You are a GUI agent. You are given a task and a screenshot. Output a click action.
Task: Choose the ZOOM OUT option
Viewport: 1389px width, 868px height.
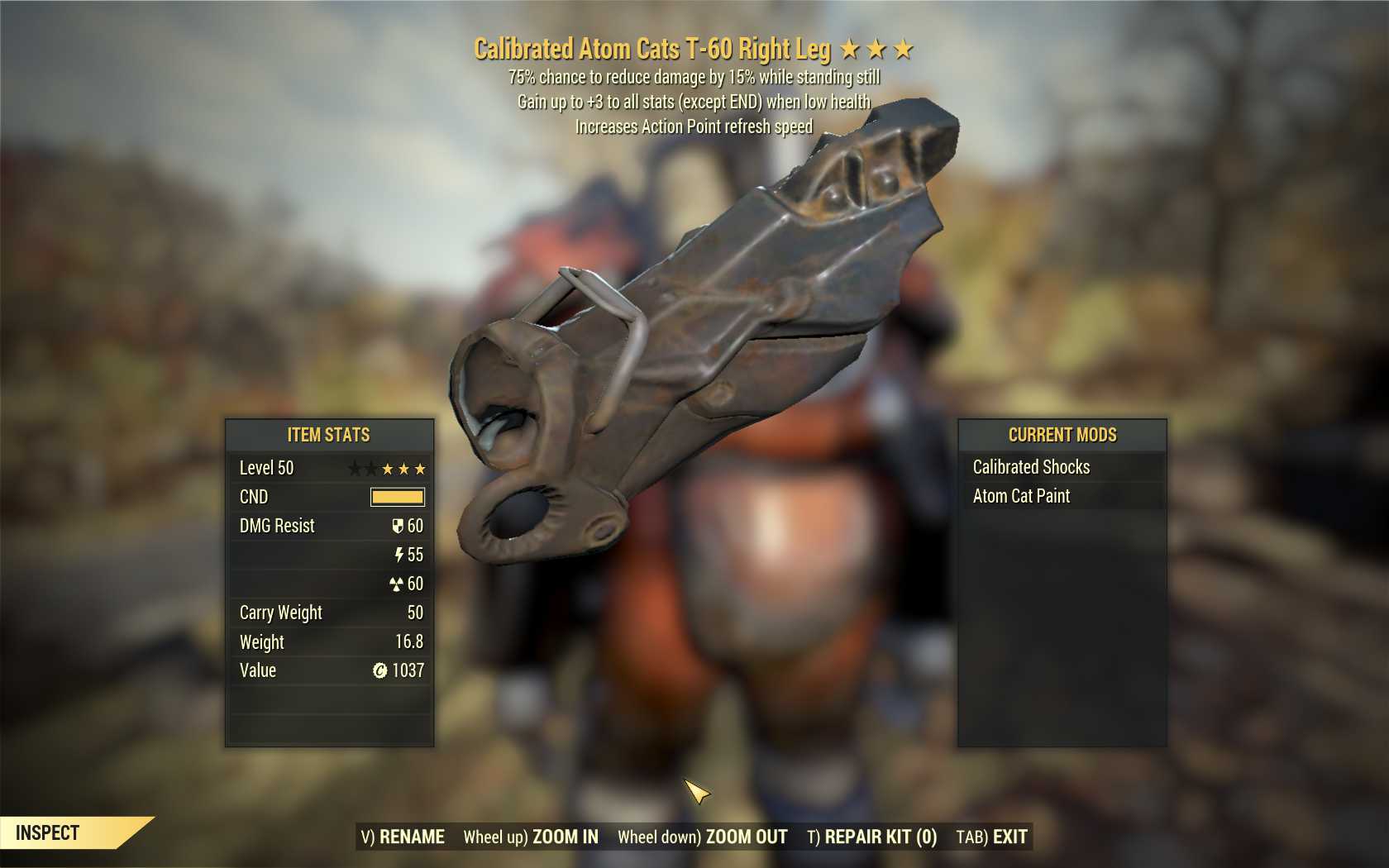coord(703,837)
